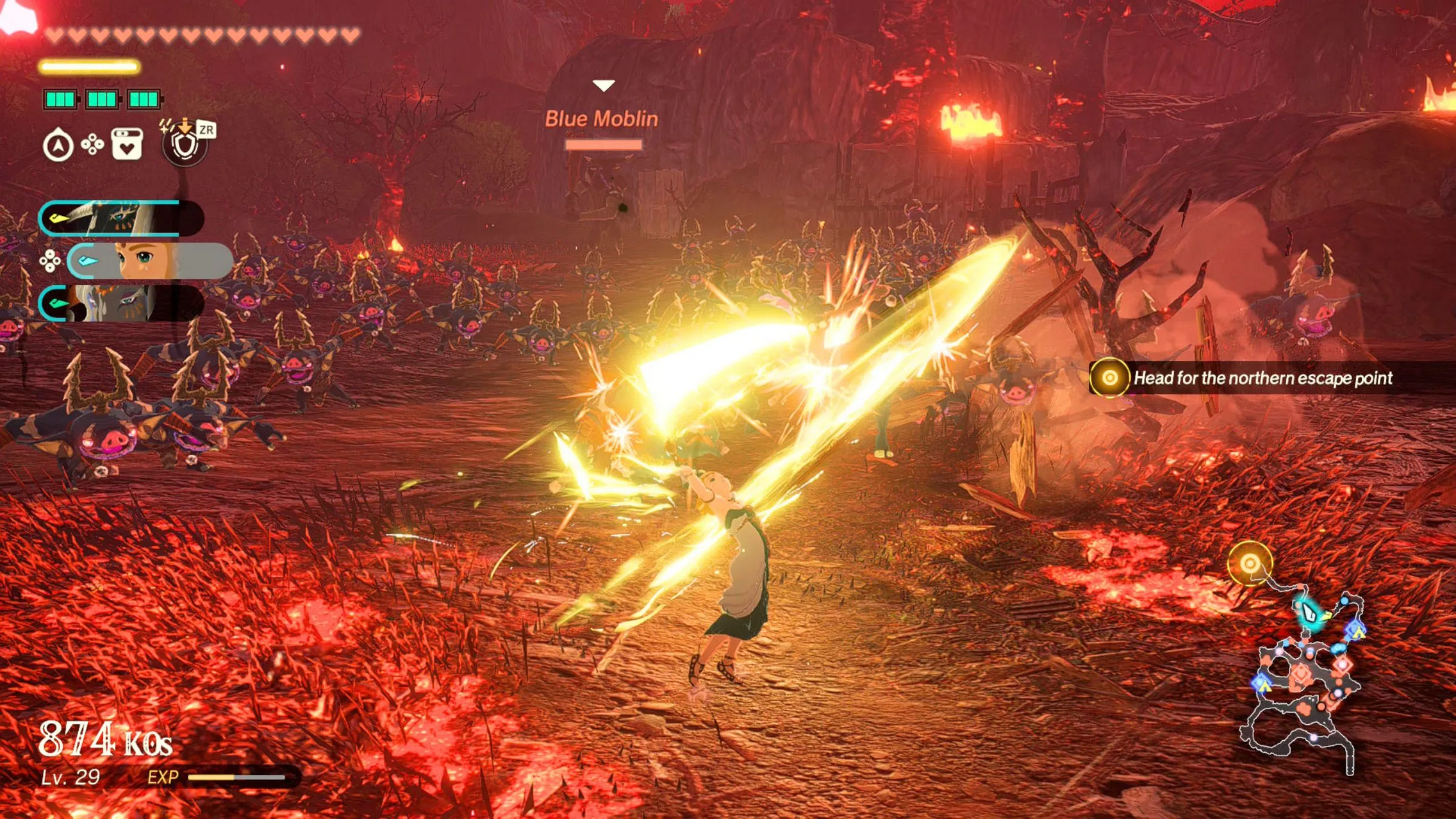Click the northern escape point objective tracker
Viewport: 1456px width, 819px height.
point(1250,378)
